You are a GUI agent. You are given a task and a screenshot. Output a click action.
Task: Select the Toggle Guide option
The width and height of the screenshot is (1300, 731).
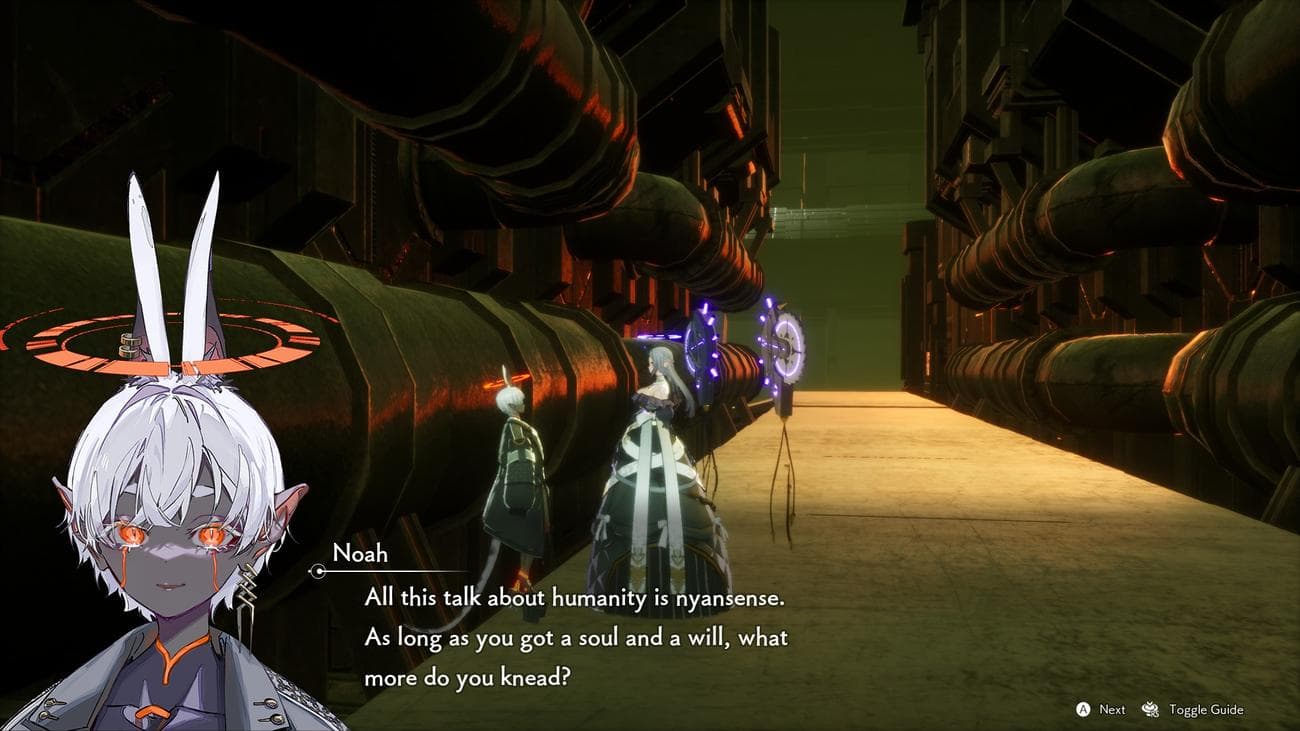(1204, 710)
